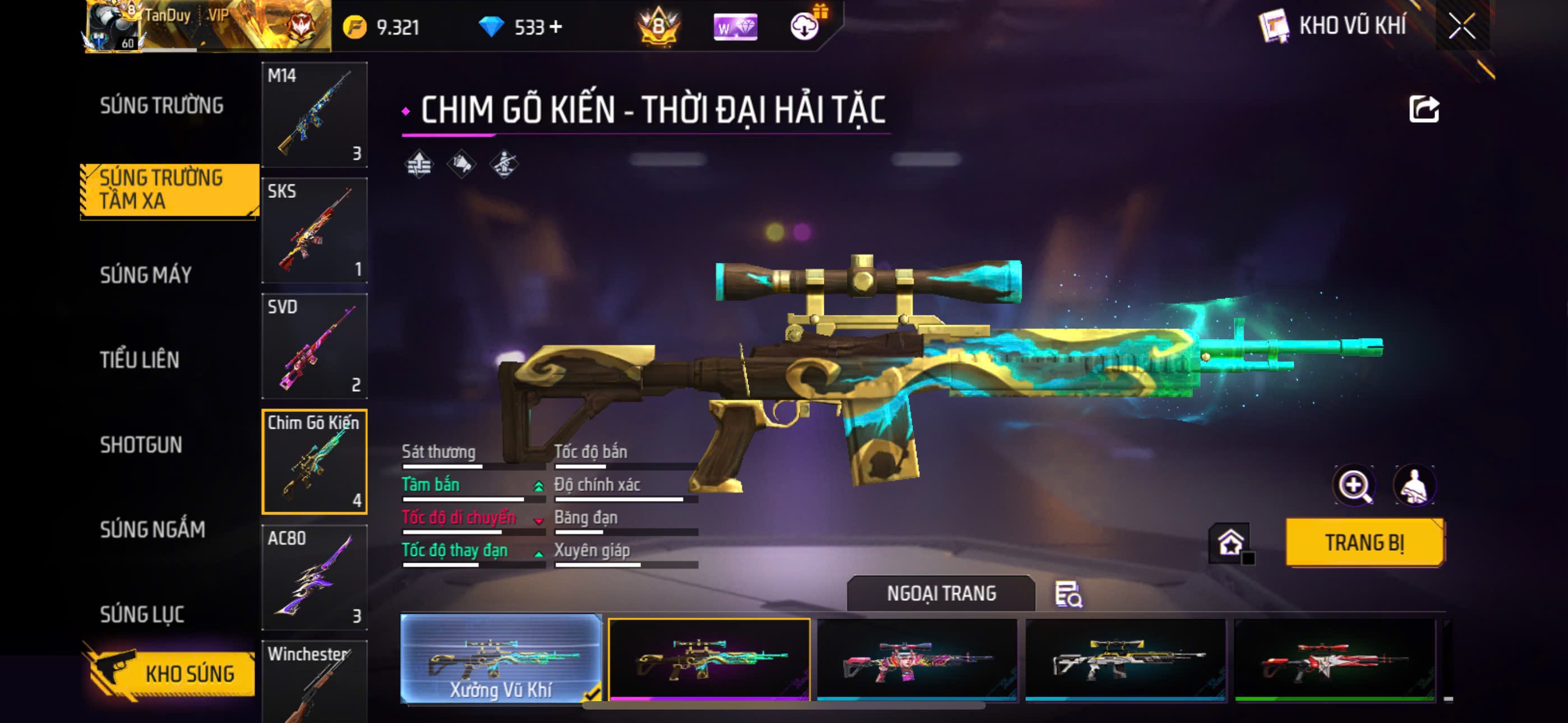Image resolution: width=1568 pixels, height=723 pixels.
Task: Choose the SHOTGUN category
Action: (x=141, y=445)
